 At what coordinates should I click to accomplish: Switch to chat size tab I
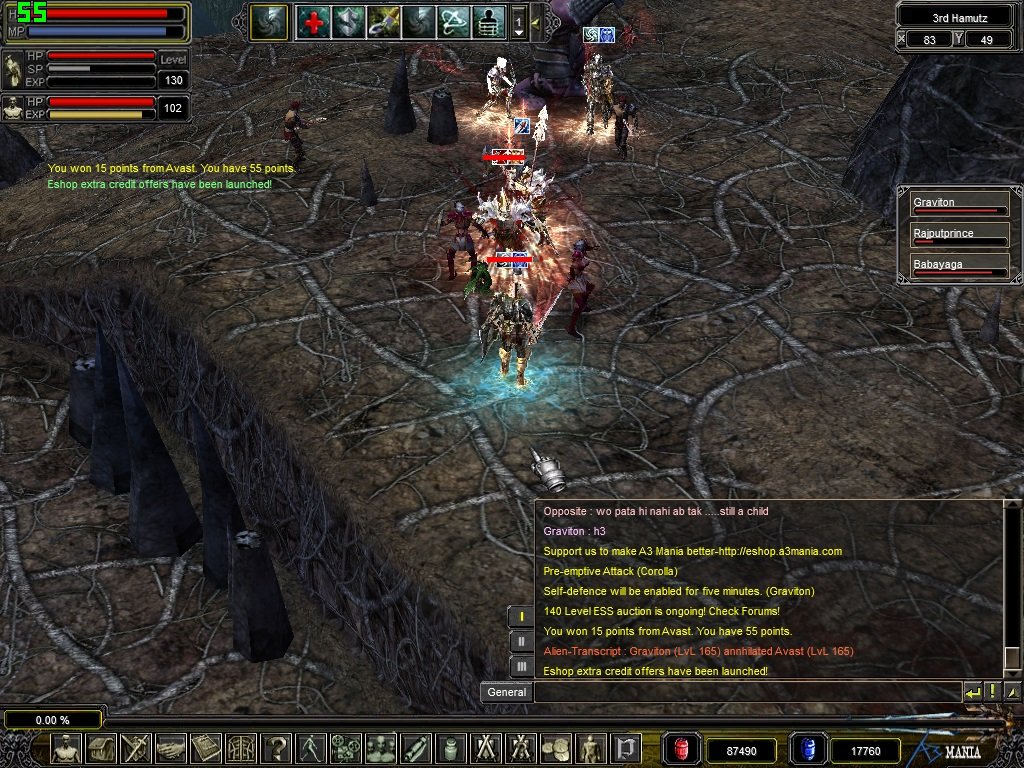[521, 616]
